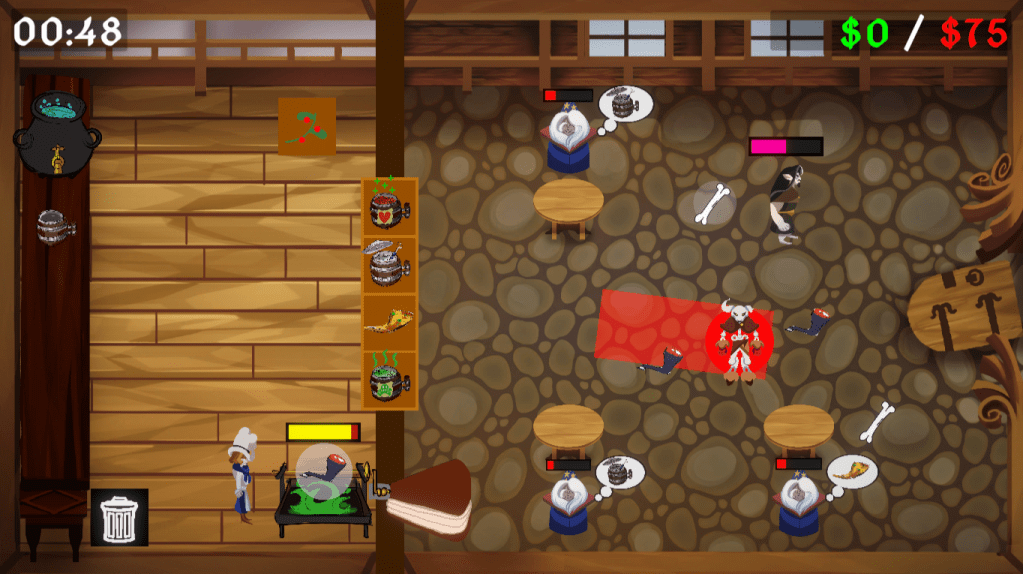Select the green poison mug tile
The height and width of the screenshot is (574, 1023).
point(390,380)
